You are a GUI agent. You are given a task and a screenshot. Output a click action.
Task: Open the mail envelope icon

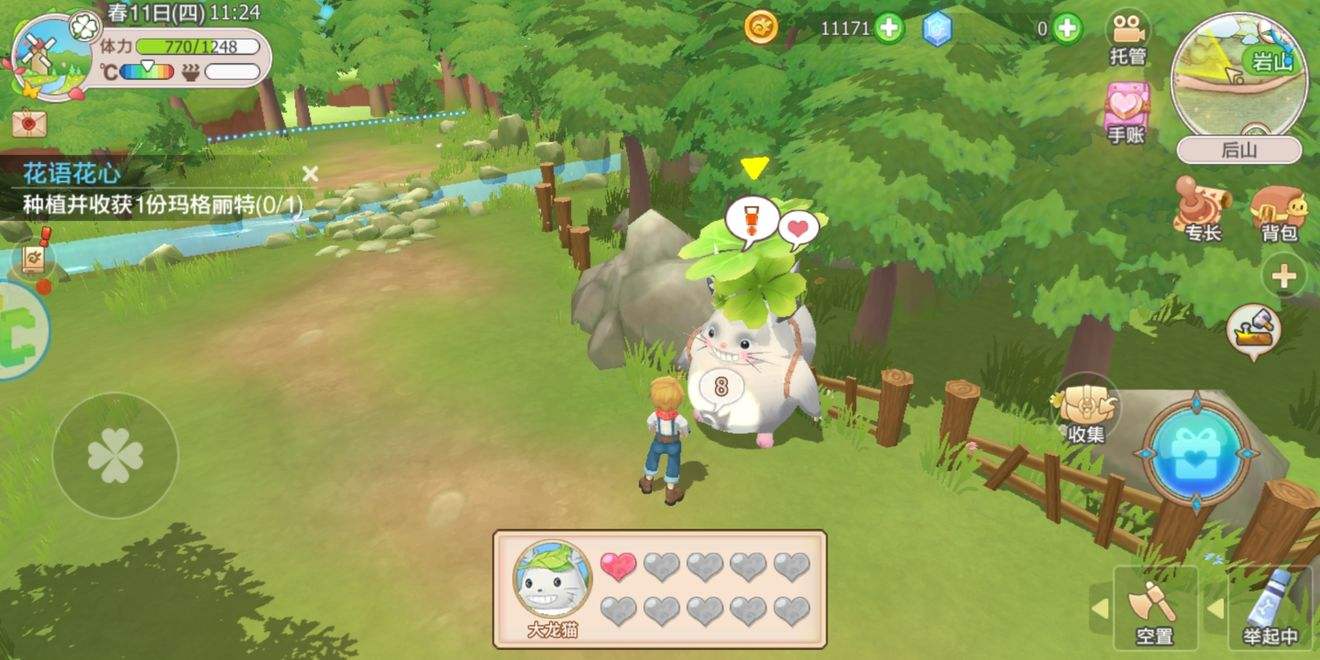(x=29, y=124)
